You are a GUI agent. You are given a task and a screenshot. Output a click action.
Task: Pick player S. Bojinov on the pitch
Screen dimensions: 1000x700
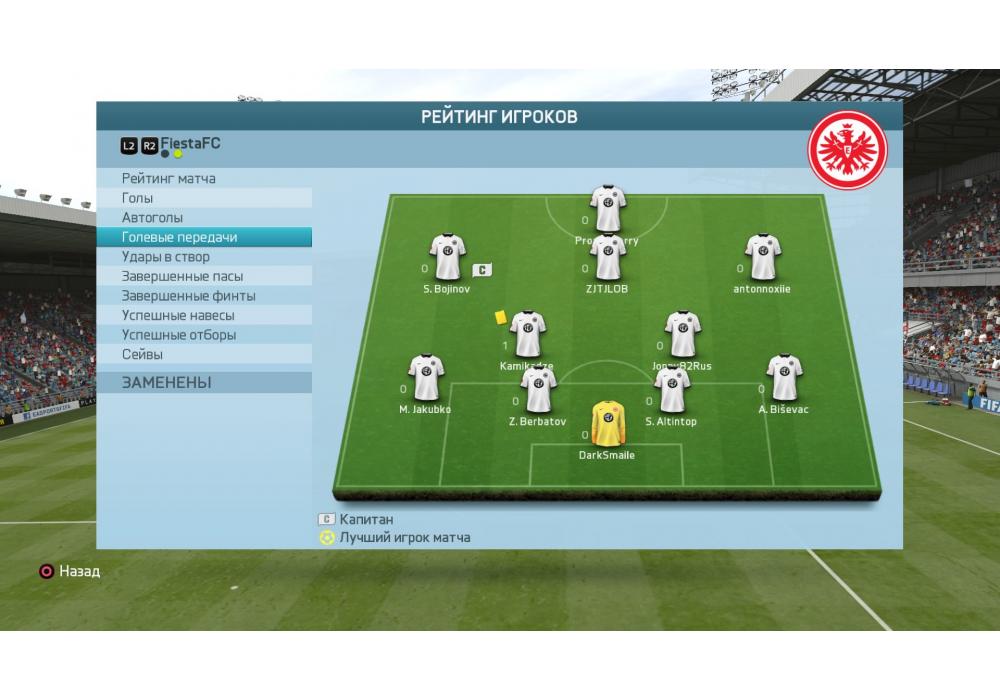[x=447, y=258]
